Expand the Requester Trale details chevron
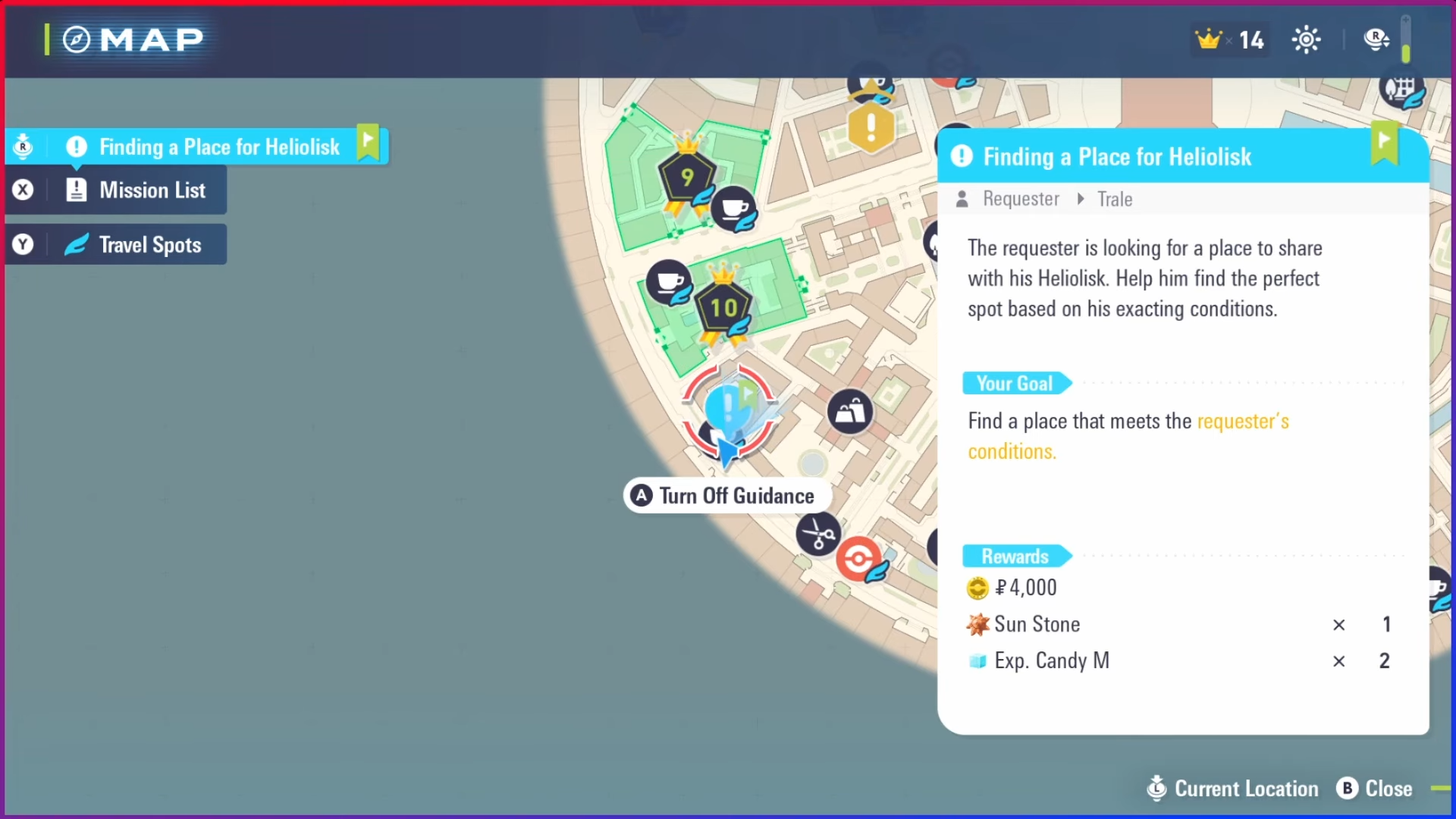Image resolution: width=1456 pixels, height=819 pixels. (x=1080, y=199)
